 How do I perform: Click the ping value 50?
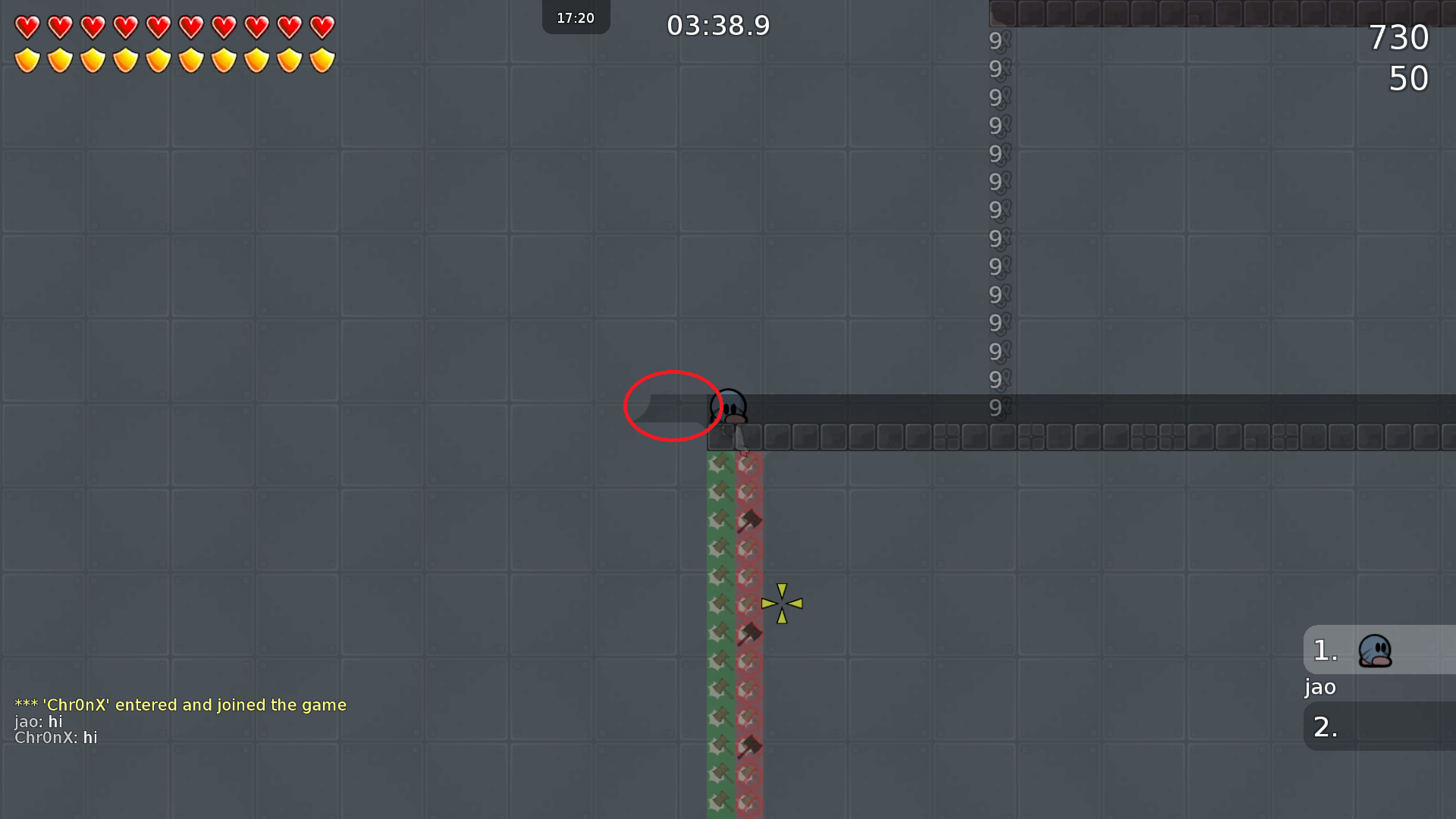pyautogui.click(x=1409, y=77)
